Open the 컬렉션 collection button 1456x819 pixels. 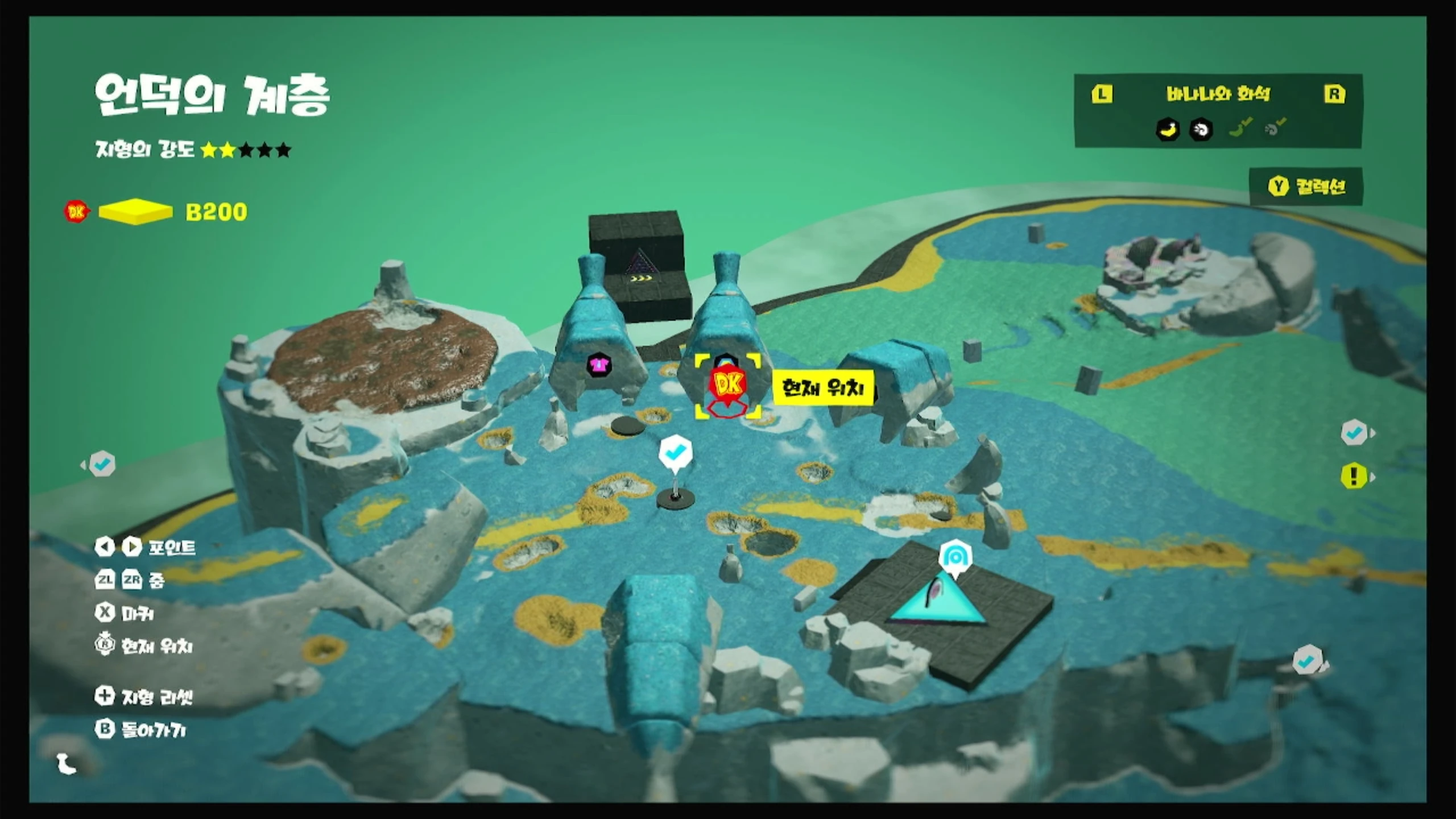pyautogui.click(x=1306, y=187)
